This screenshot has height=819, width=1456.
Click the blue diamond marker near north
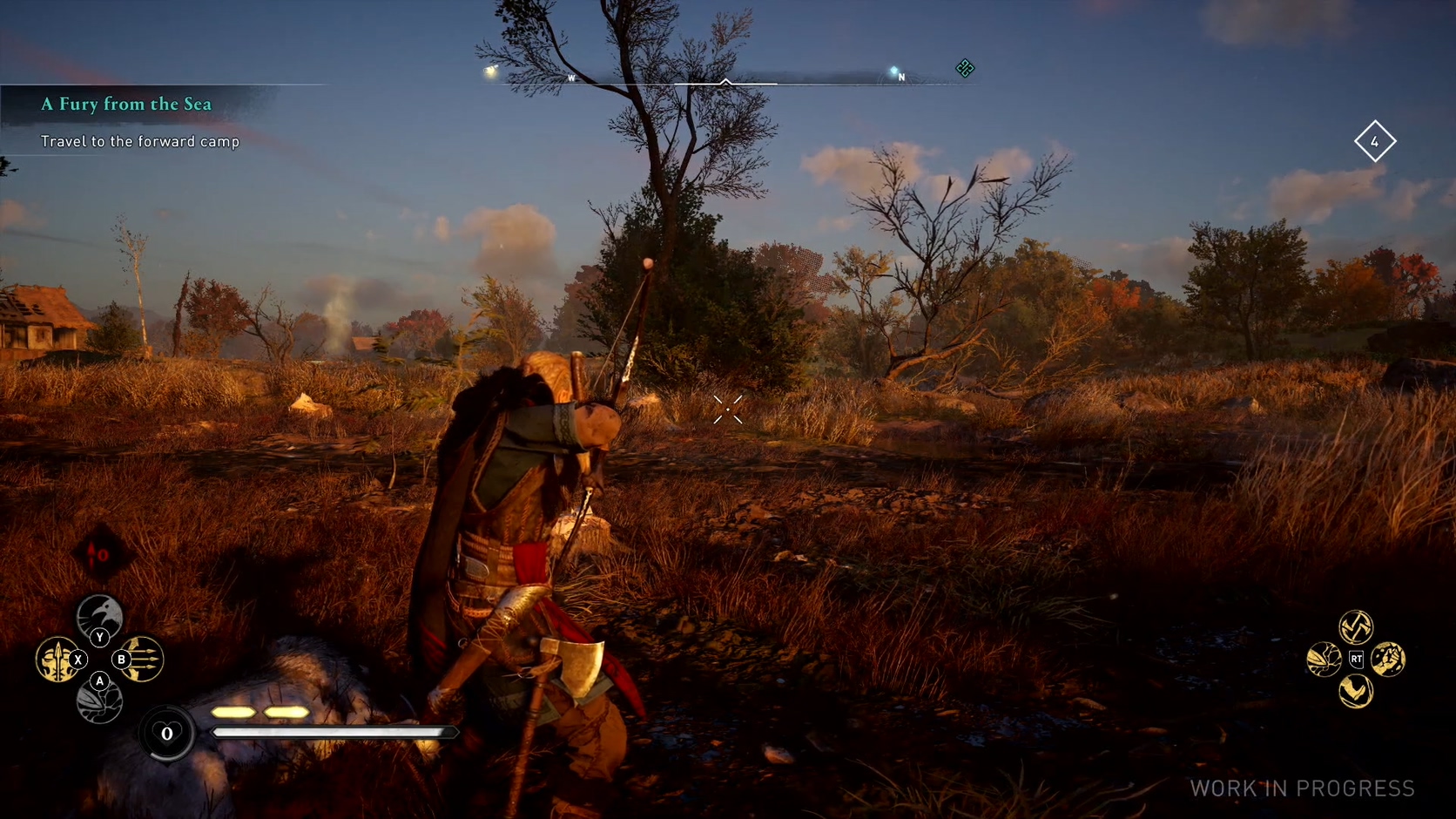893,71
